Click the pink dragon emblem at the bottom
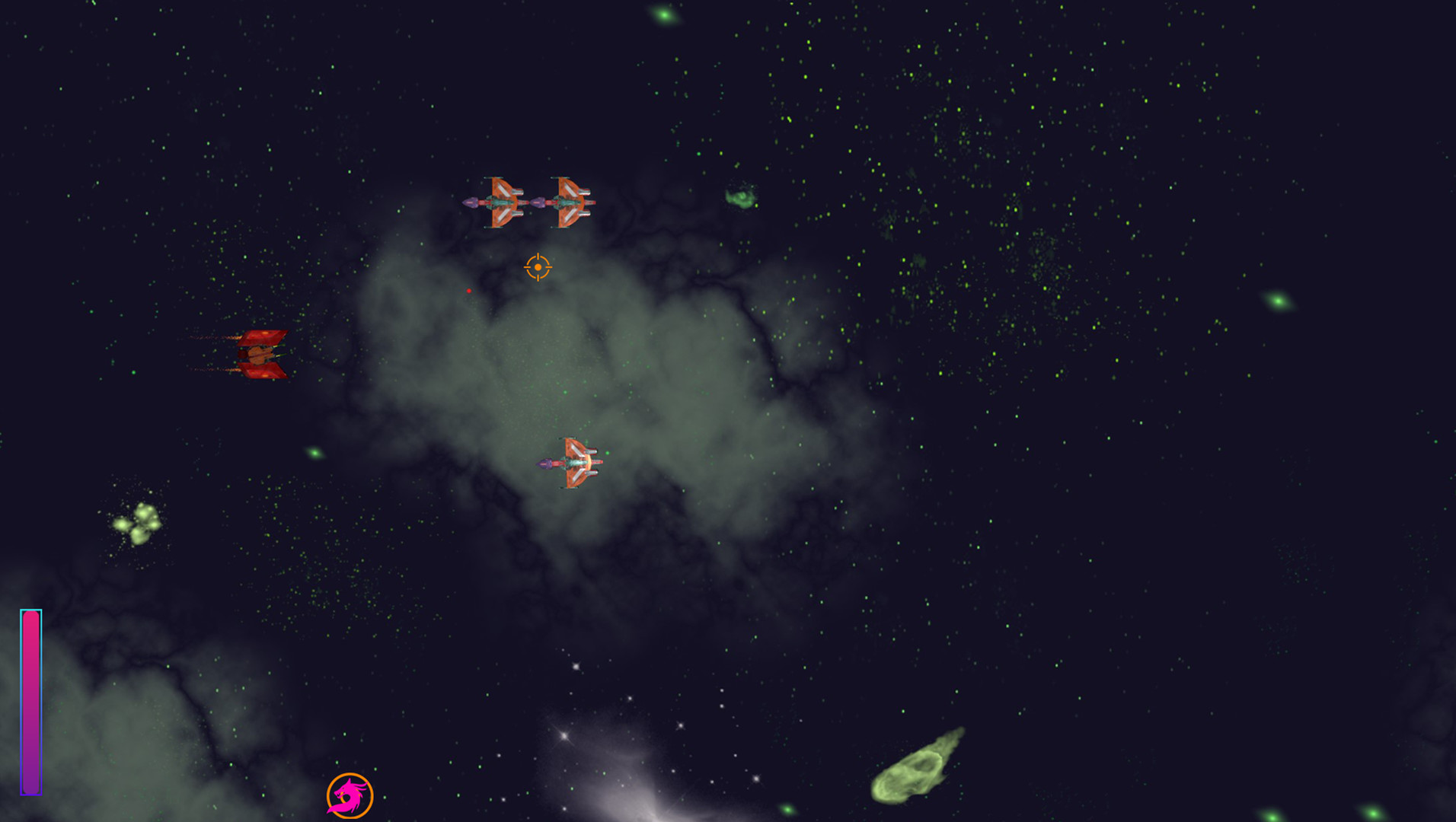Screen dimensions: 1456x822 (350, 794)
